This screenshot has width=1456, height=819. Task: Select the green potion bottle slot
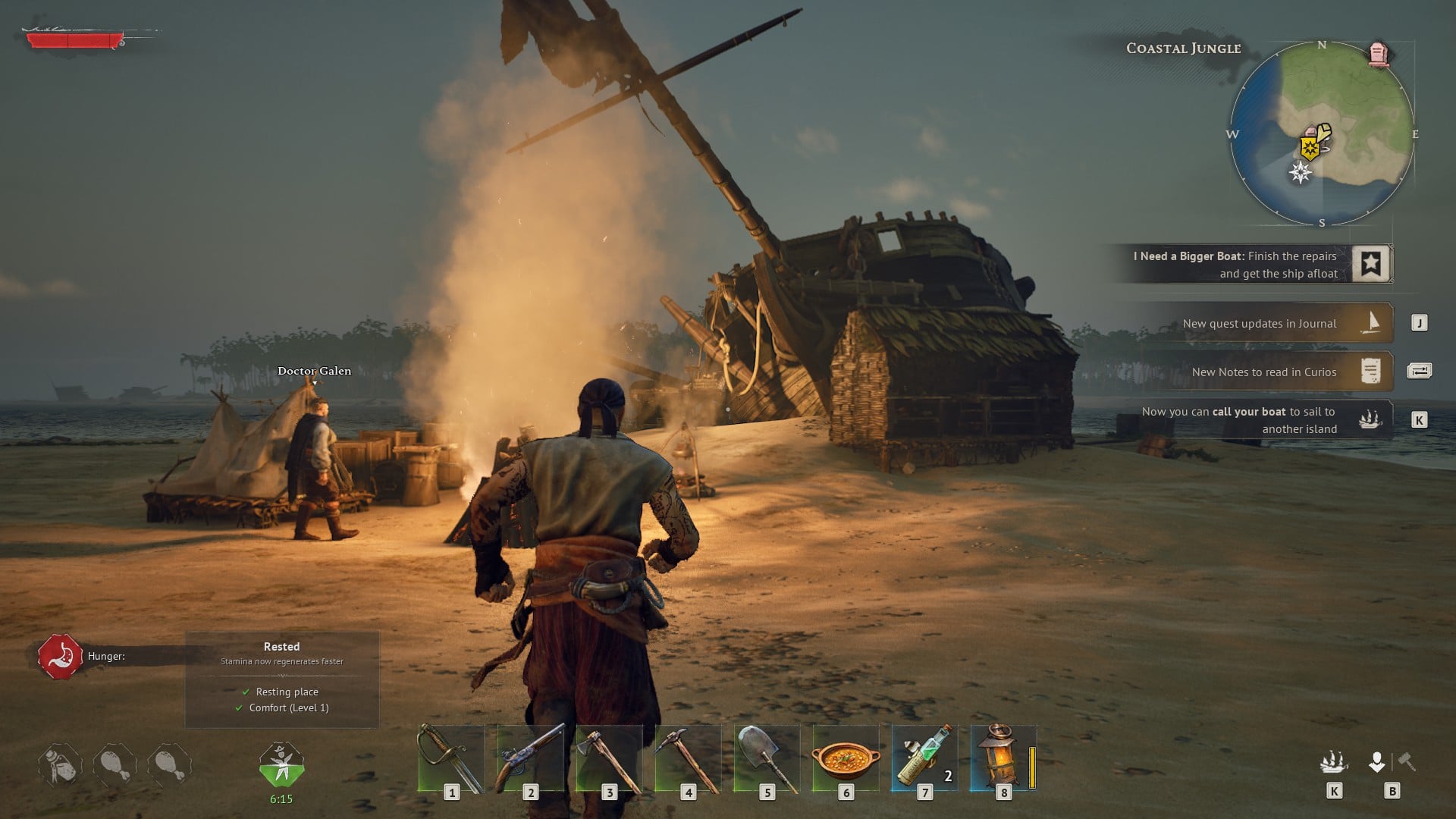924,758
